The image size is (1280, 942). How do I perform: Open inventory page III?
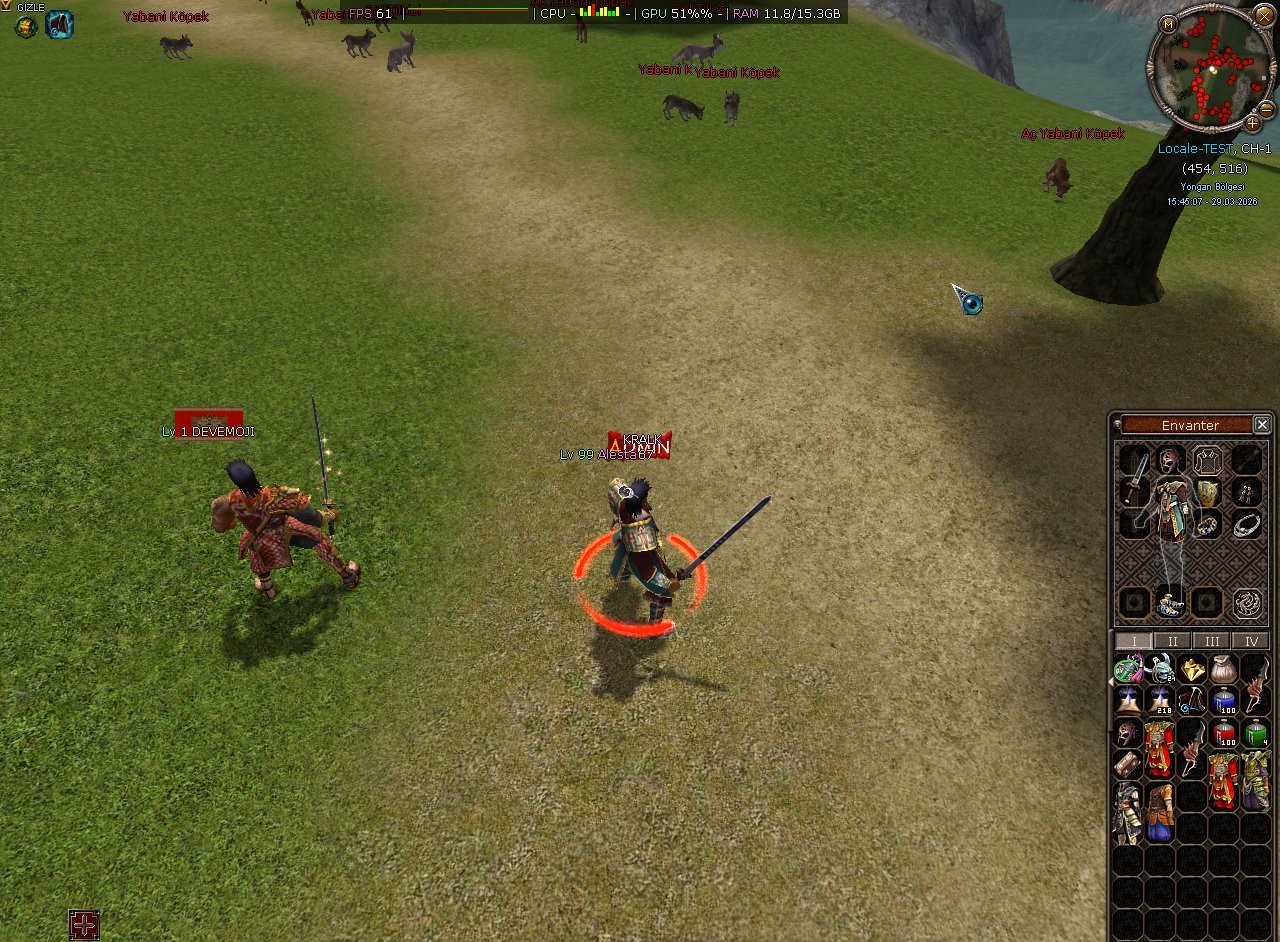click(1211, 641)
